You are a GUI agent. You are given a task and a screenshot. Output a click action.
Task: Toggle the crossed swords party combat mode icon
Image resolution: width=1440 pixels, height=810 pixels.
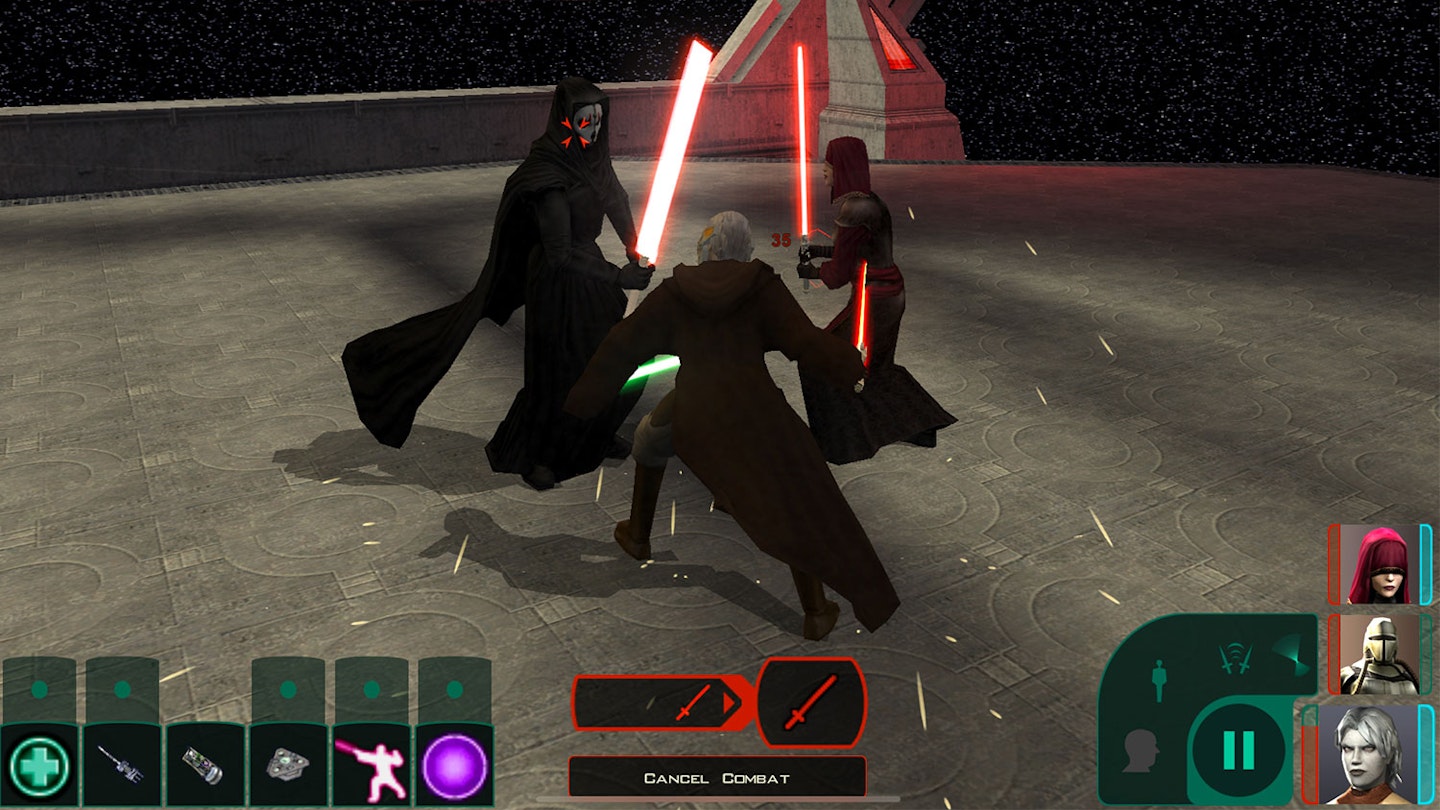point(1235,657)
